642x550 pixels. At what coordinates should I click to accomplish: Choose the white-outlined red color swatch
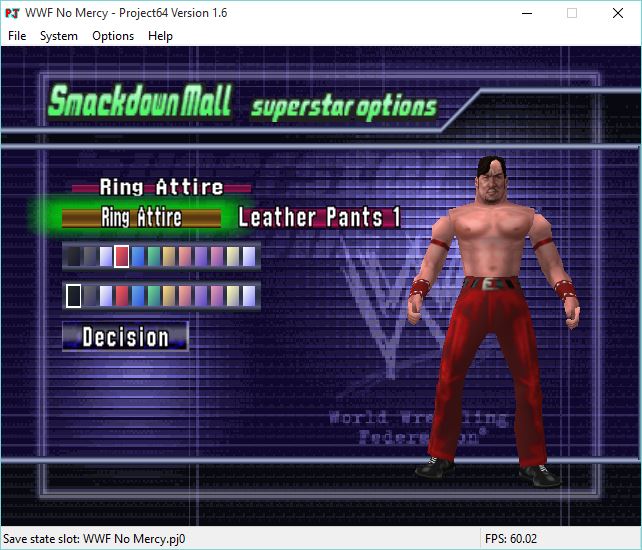pos(121,257)
